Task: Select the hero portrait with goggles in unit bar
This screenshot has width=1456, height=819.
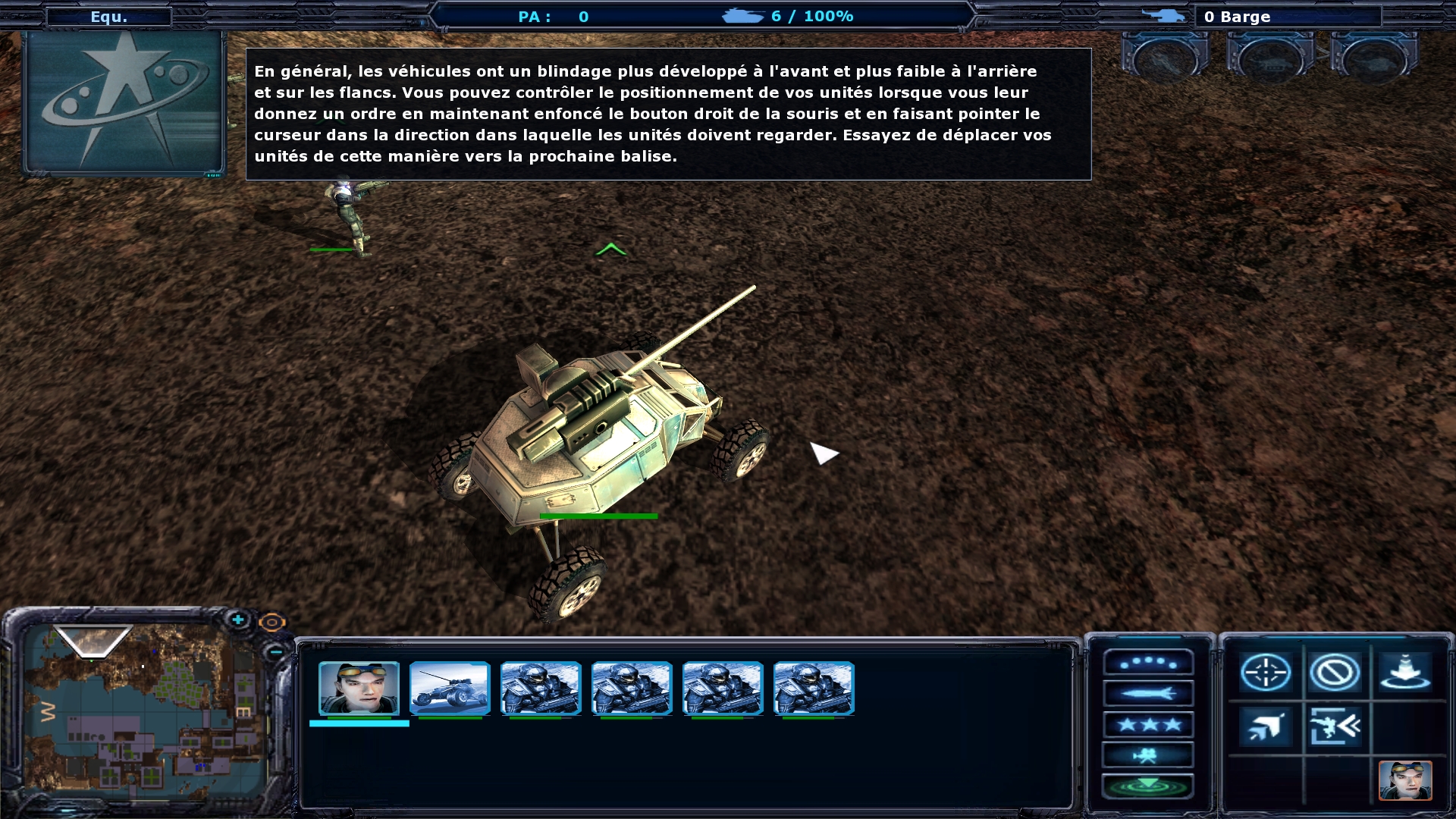Action: pyautogui.click(x=359, y=688)
